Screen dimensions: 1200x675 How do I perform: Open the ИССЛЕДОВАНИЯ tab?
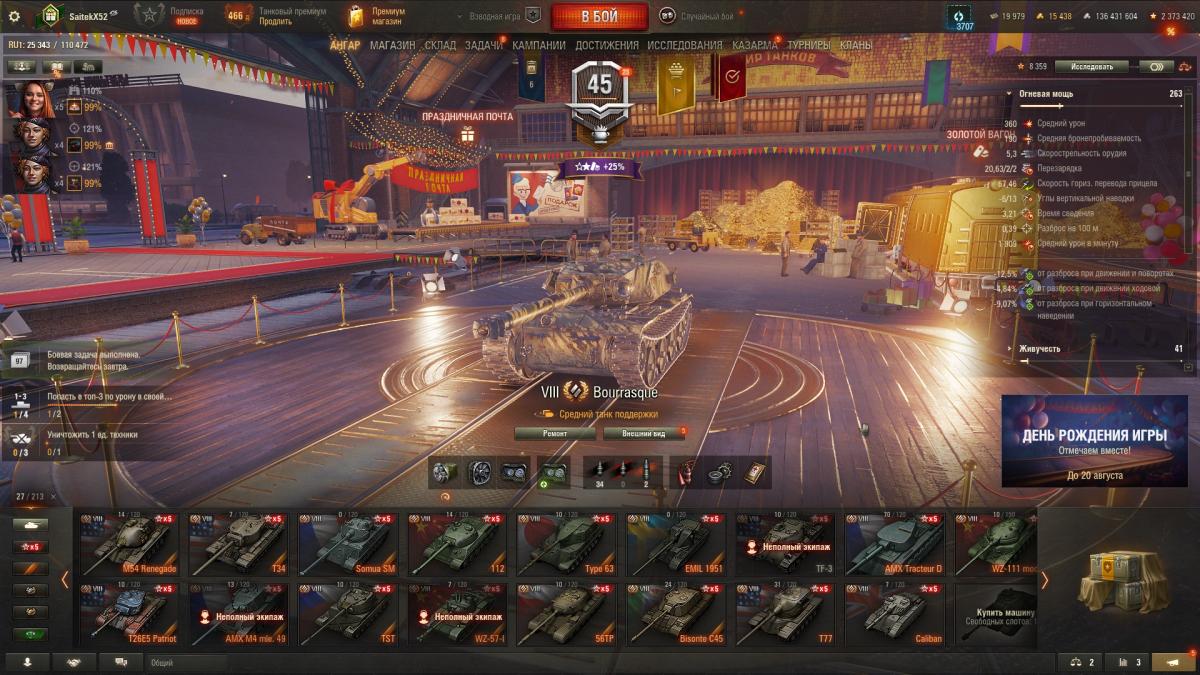(x=684, y=45)
